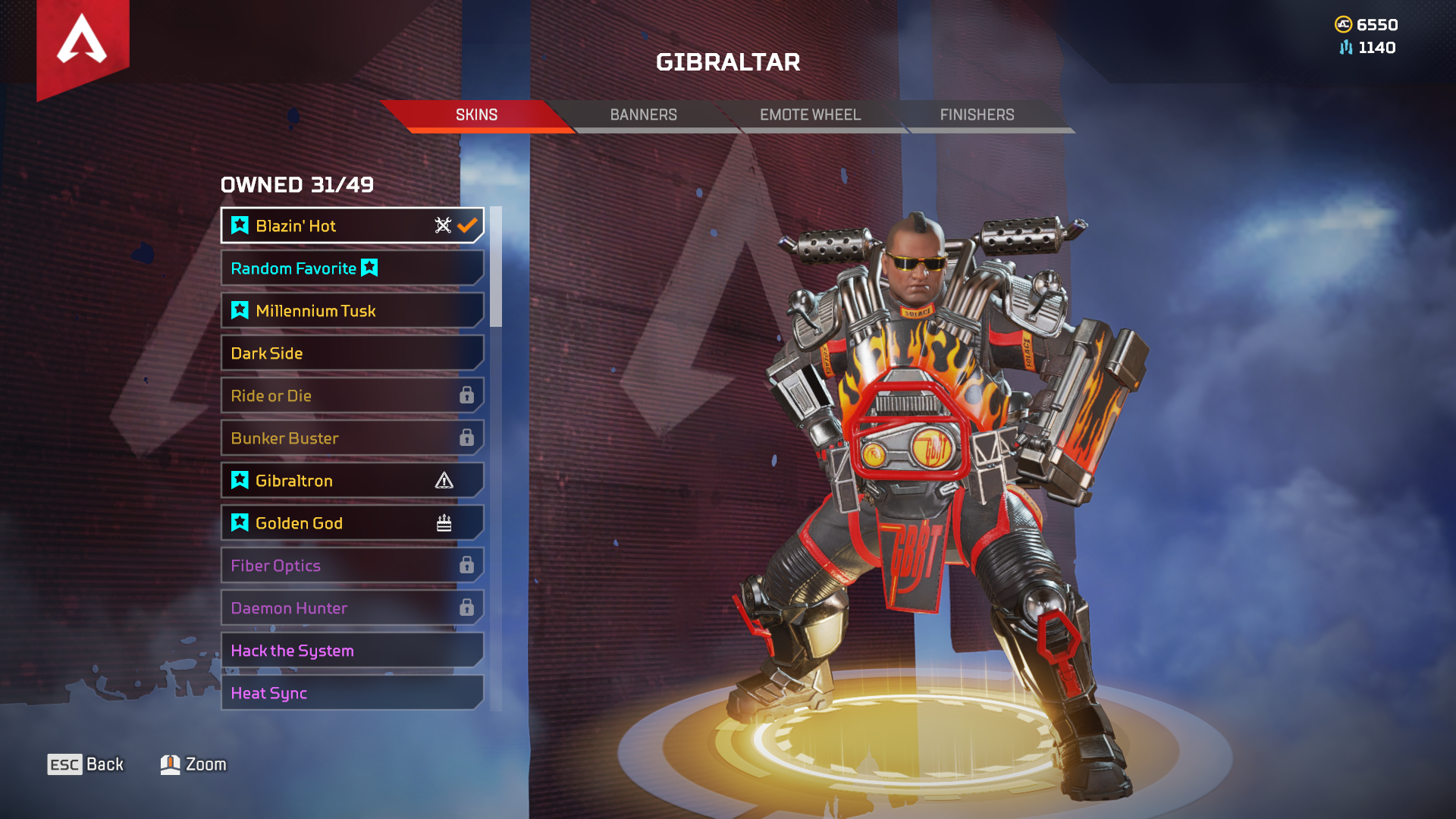
Task: Preview the Dark Side skin
Action: pos(352,353)
